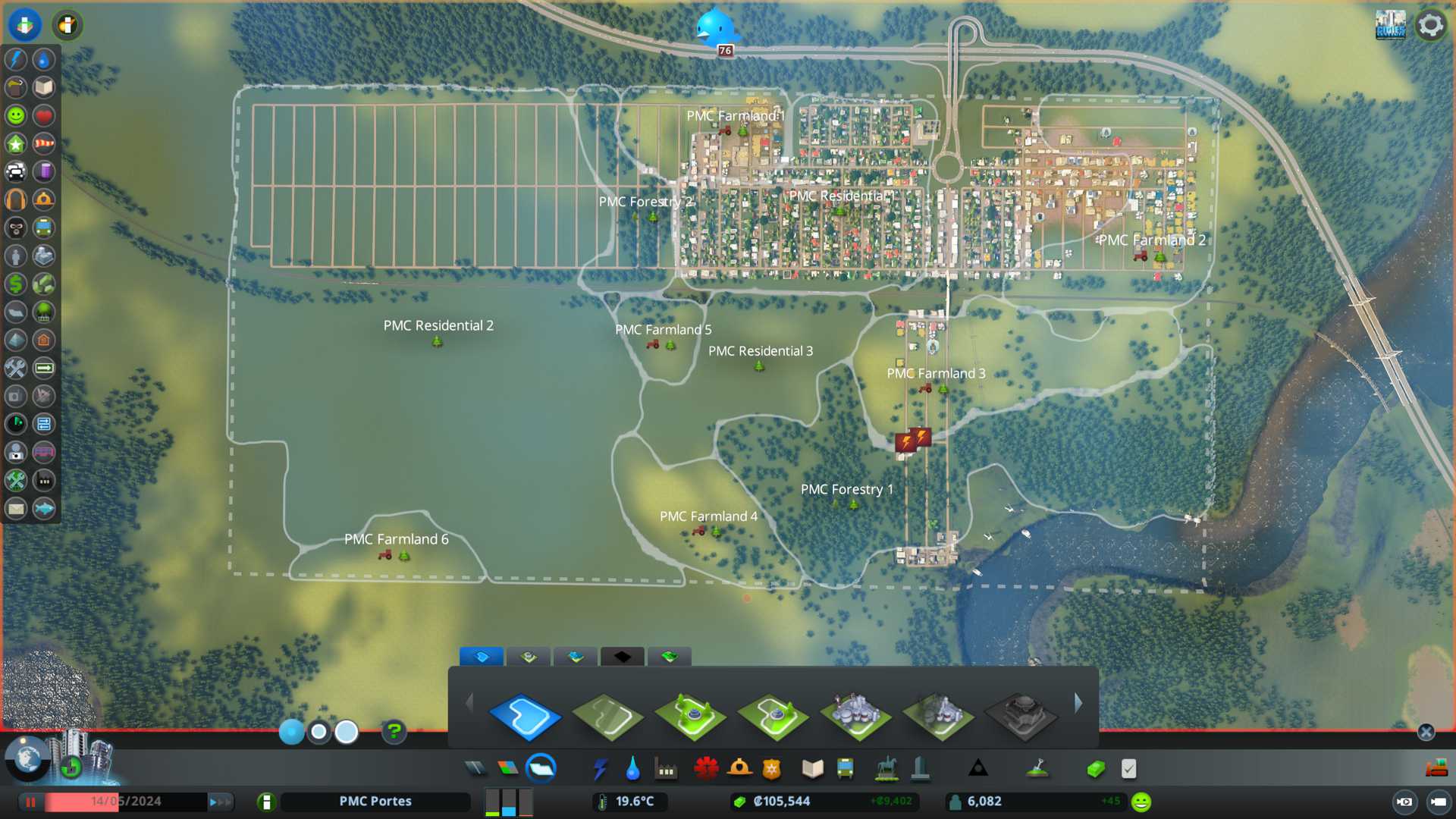
Task: Open the Education book menu
Action: (812, 769)
